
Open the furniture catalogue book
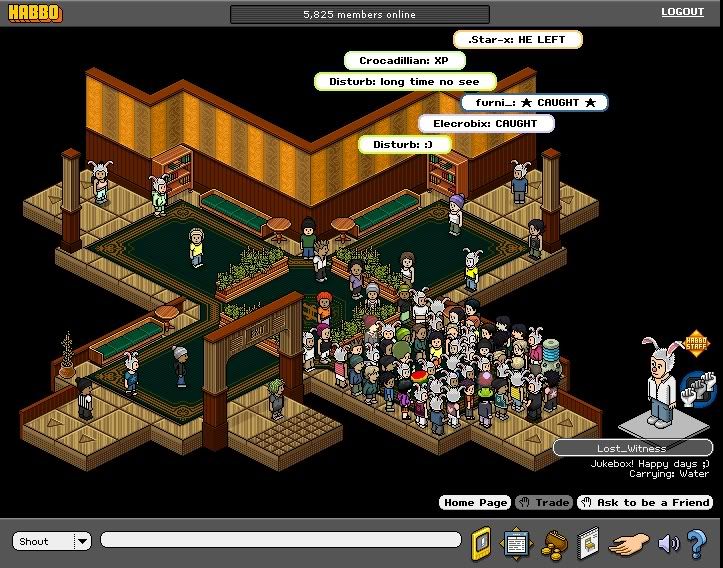[587, 543]
